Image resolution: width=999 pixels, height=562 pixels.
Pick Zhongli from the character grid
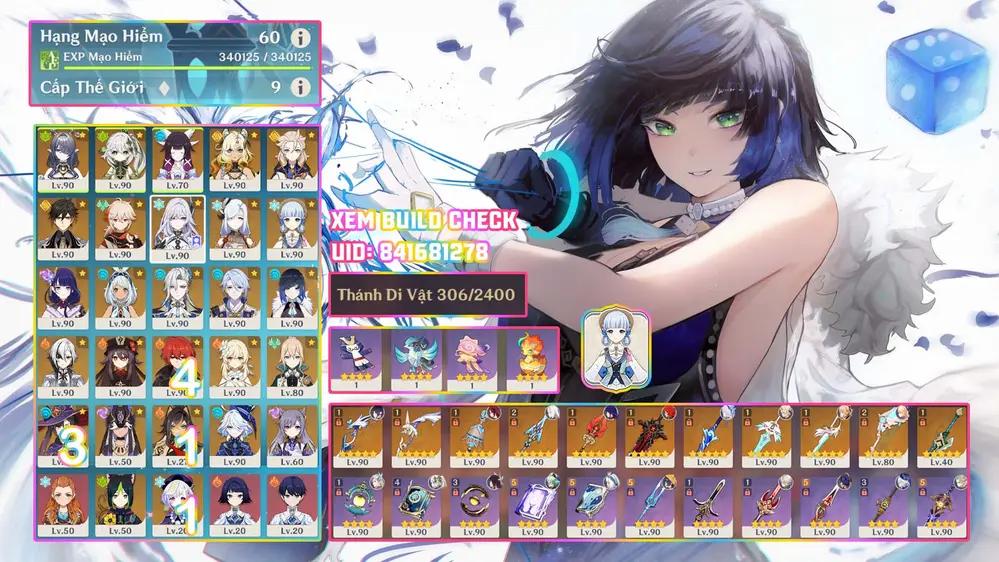(x=63, y=228)
